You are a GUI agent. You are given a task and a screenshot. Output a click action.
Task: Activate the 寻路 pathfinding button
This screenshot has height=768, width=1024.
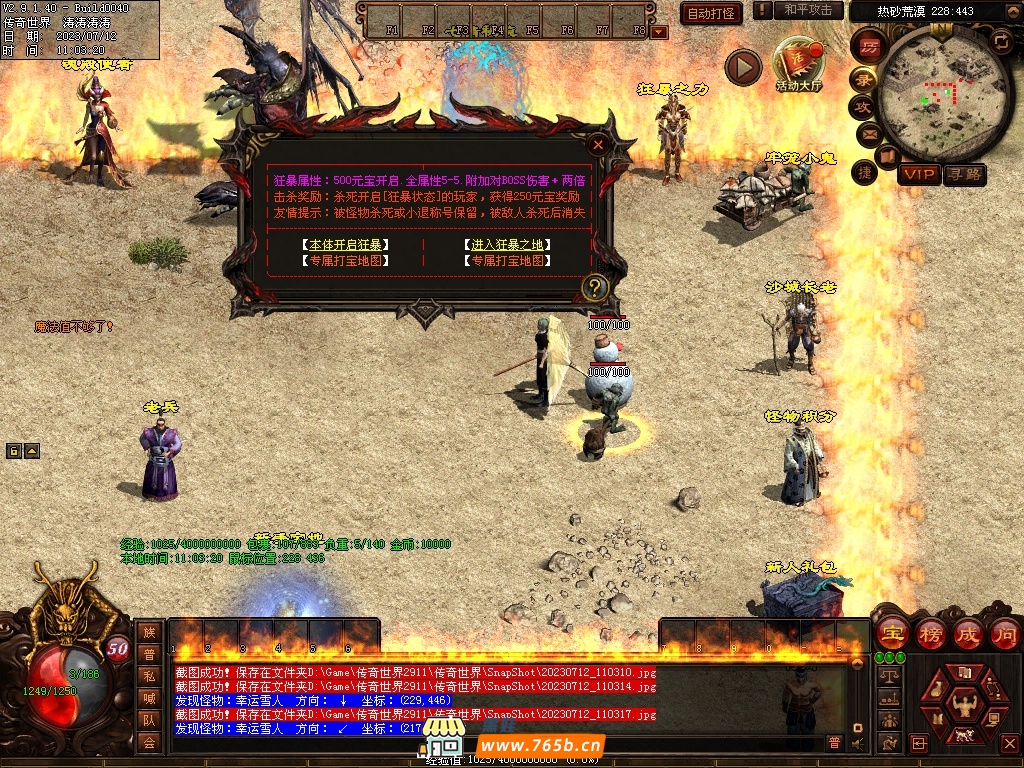coord(965,175)
